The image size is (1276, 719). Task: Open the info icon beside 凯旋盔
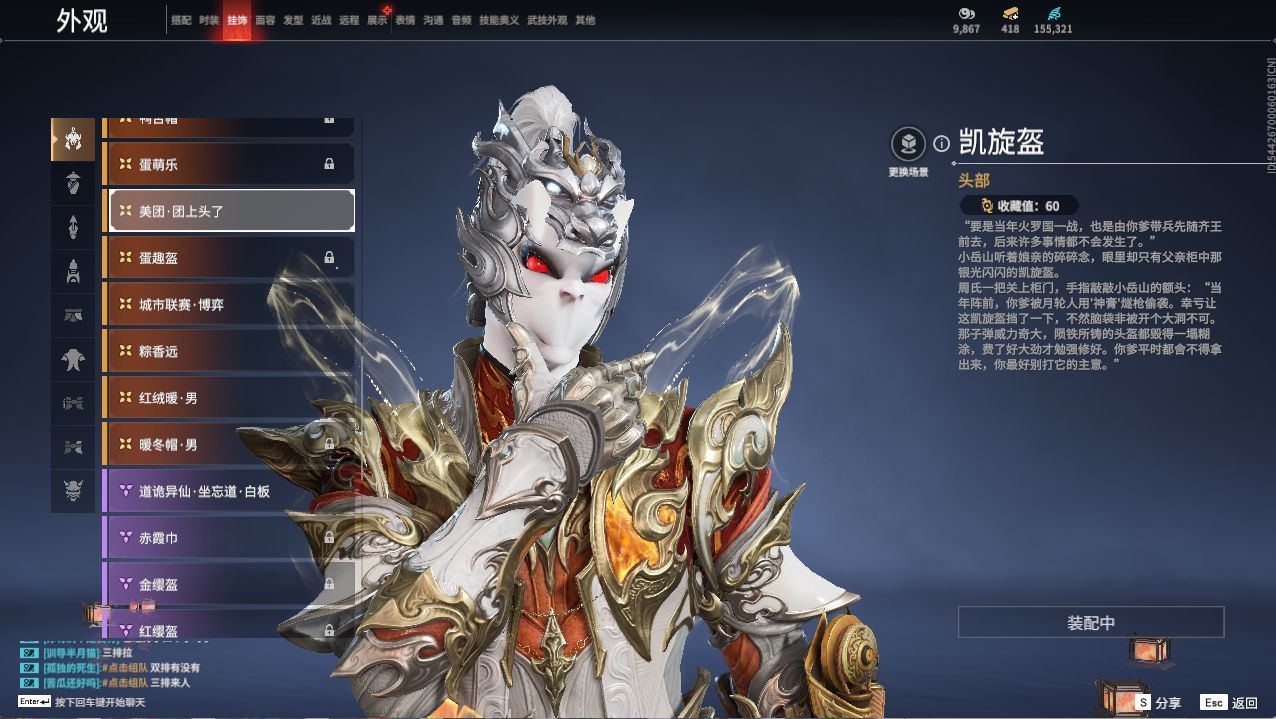941,144
